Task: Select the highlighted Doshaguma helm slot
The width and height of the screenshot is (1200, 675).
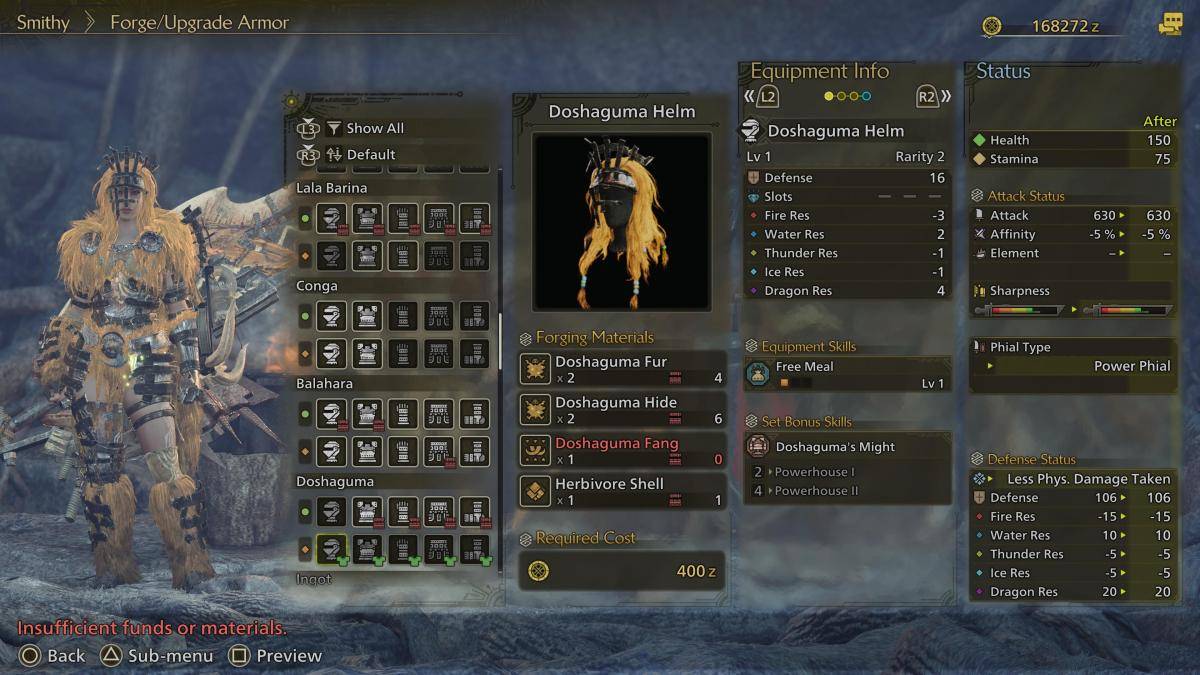Action: click(x=332, y=549)
